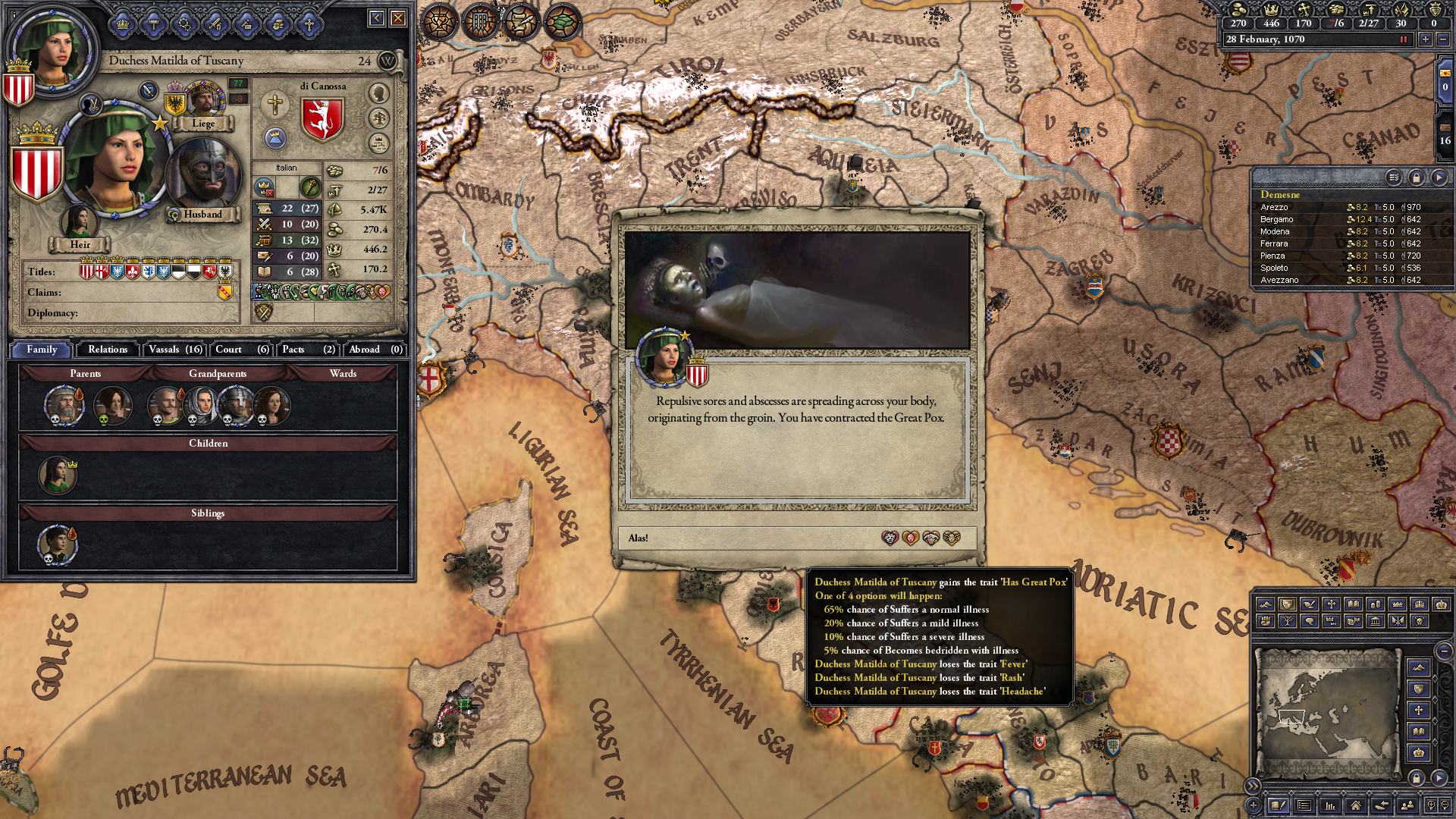Click the Husband button on the character sheet
This screenshot has width=1456, height=819.
pyautogui.click(x=203, y=215)
